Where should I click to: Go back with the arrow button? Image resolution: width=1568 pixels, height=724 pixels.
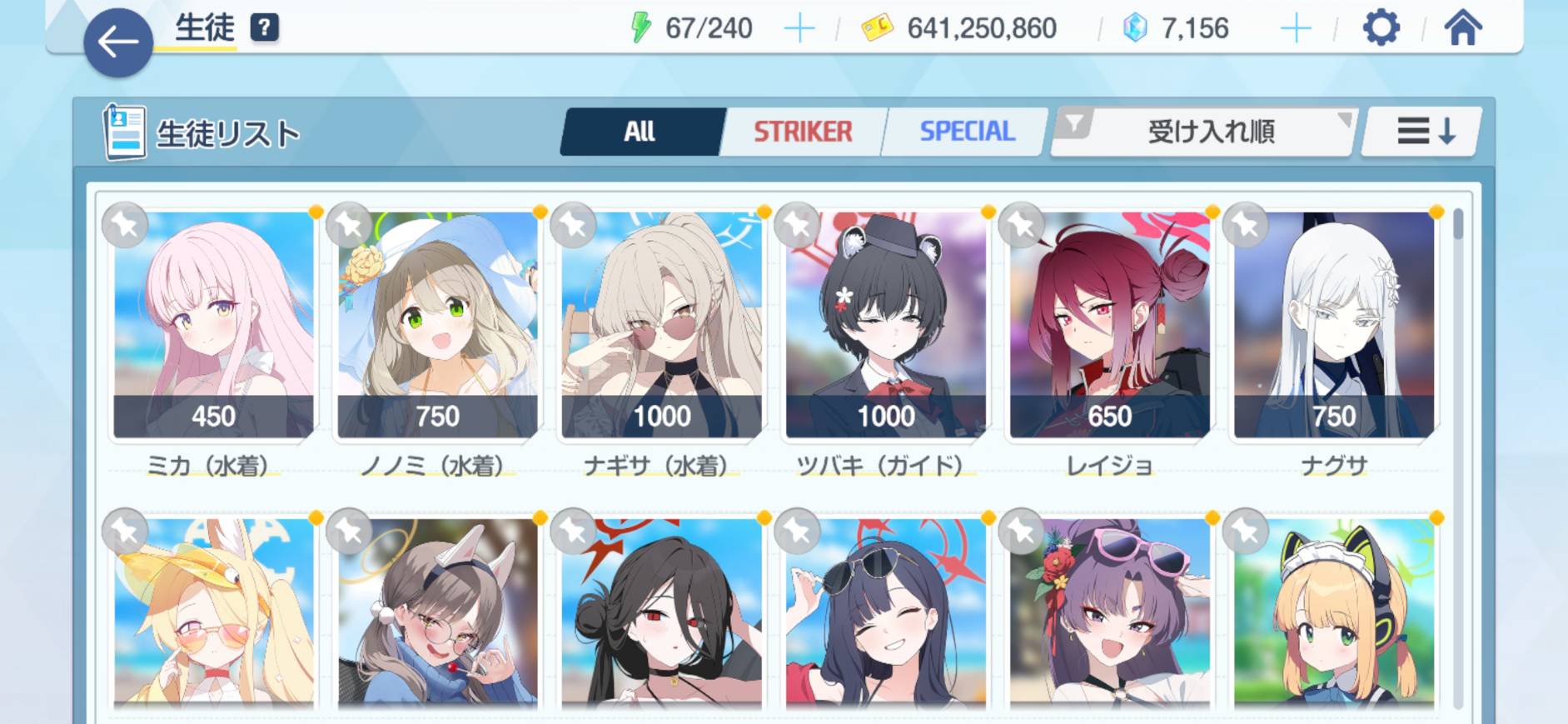point(118,42)
